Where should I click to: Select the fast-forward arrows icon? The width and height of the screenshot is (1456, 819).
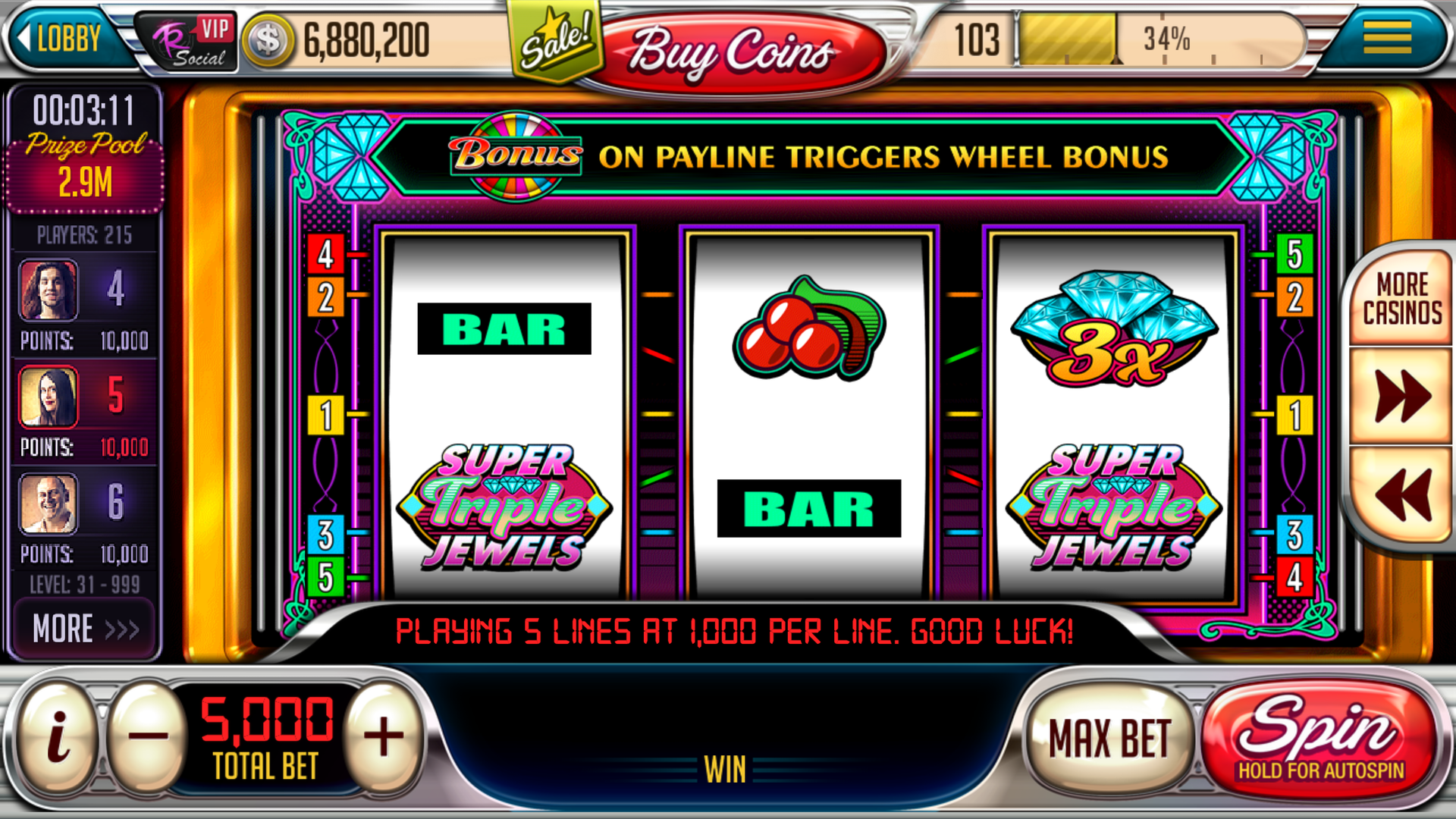1401,395
